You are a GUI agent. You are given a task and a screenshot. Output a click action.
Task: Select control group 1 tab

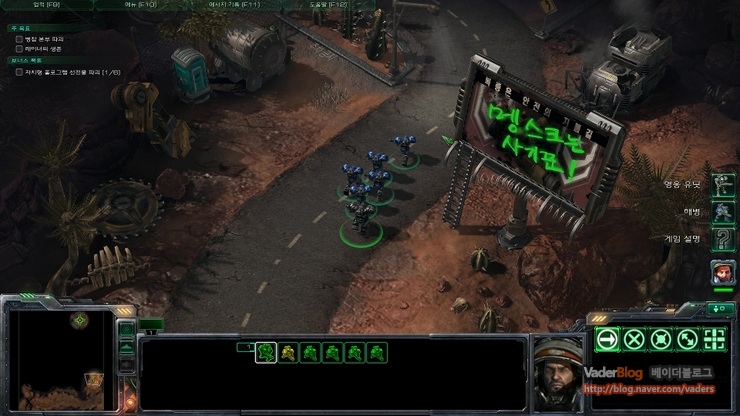pos(244,346)
